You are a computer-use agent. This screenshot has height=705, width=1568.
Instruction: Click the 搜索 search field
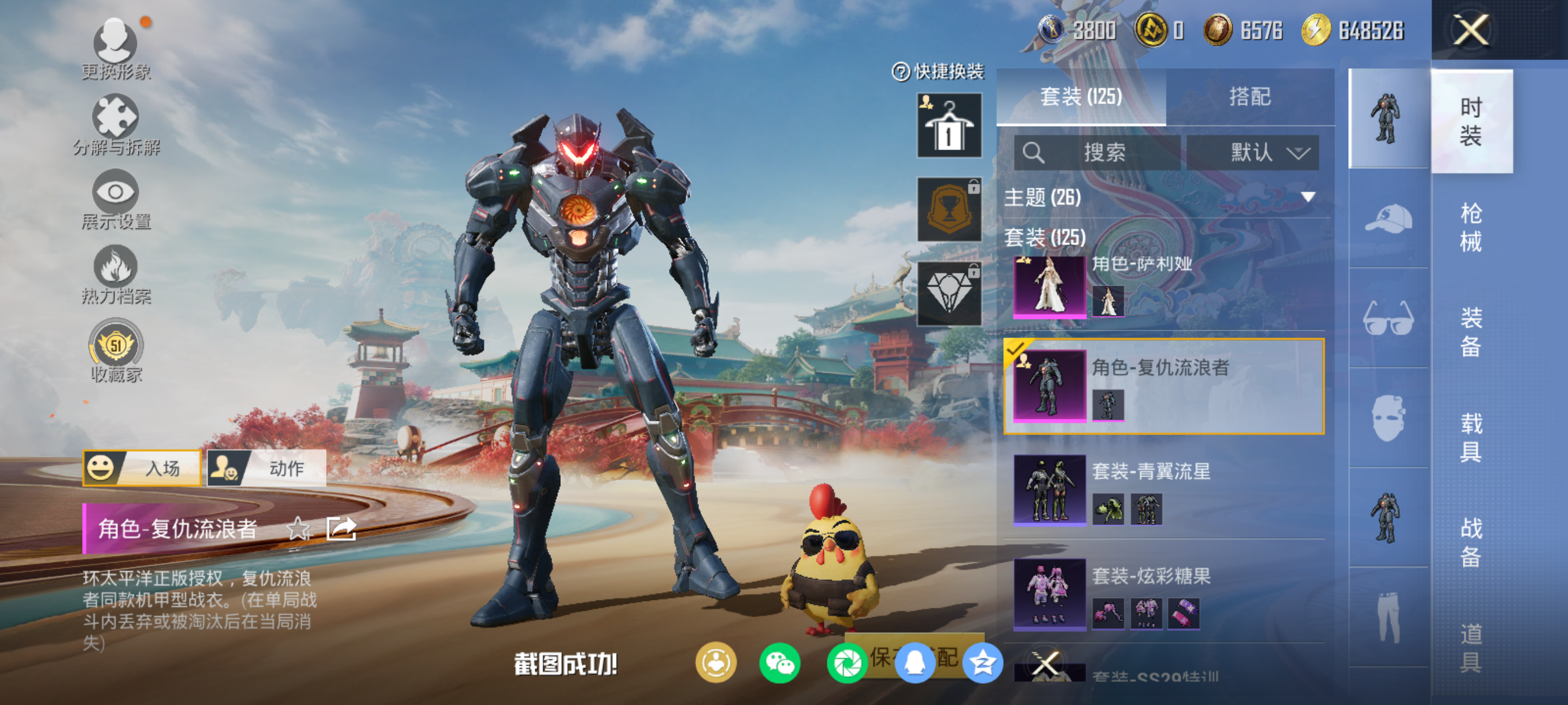coord(1097,152)
